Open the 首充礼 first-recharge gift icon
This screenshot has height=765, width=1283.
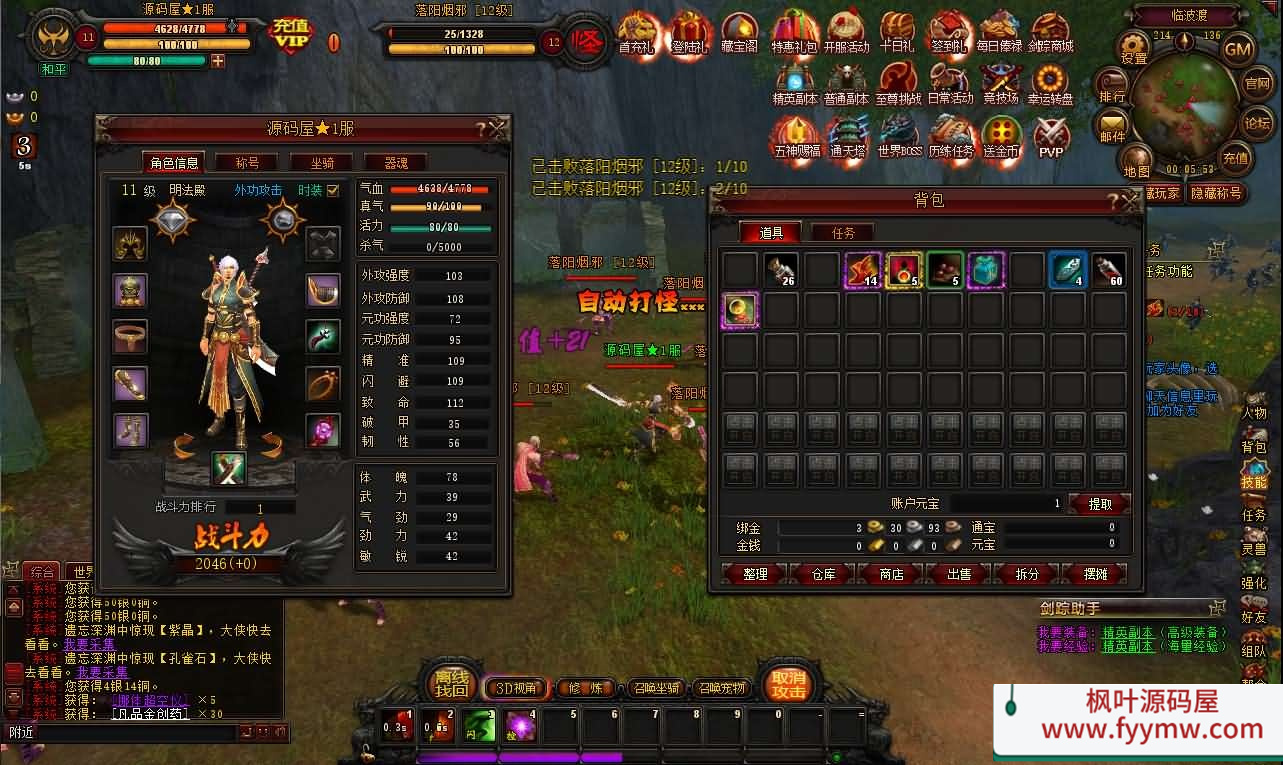click(x=638, y=33)
